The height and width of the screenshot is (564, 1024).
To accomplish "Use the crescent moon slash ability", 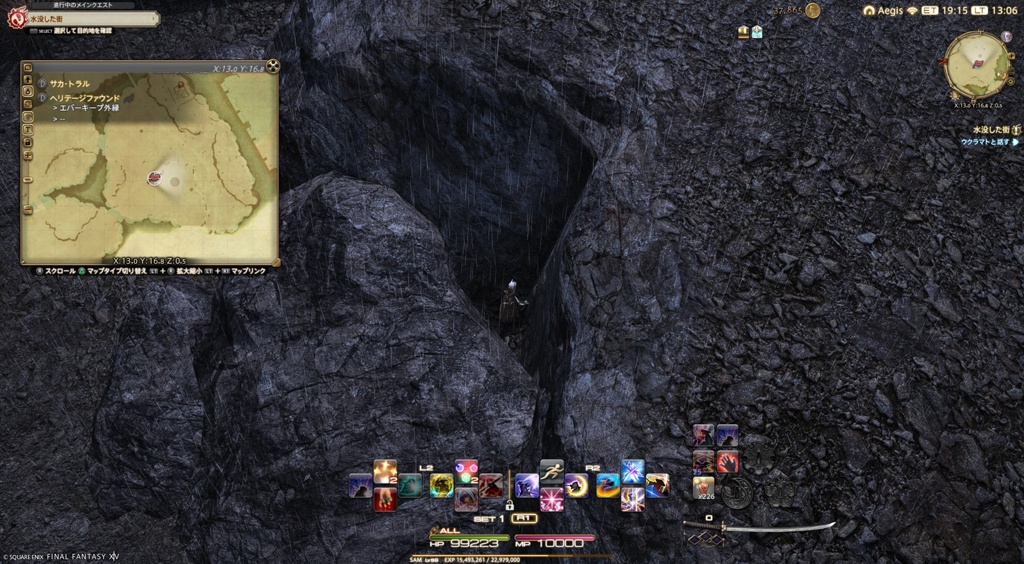I will tap(575, 485).
